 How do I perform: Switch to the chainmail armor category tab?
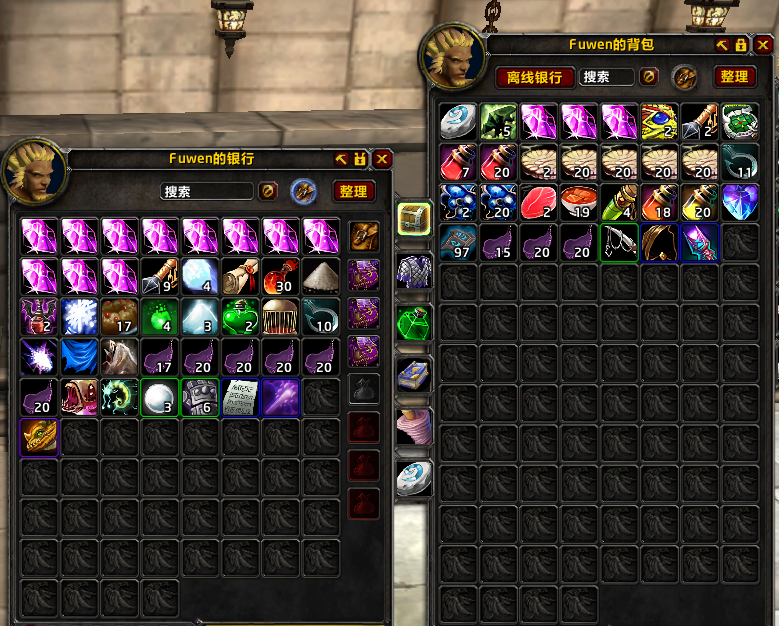pyautogui.click(x=413, y=270)
